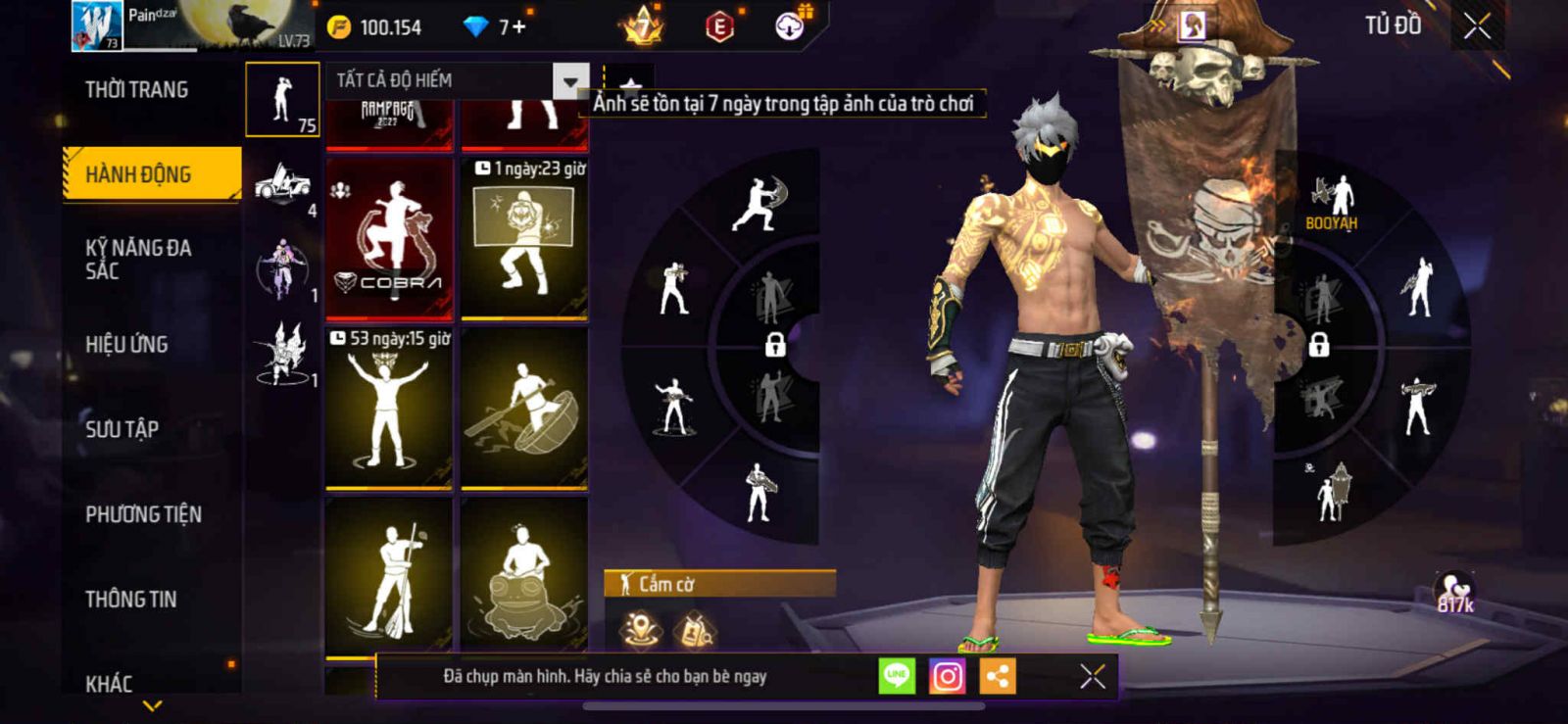
Task: Select the Booyah emote wheel slot
Action: point(1331,203)
